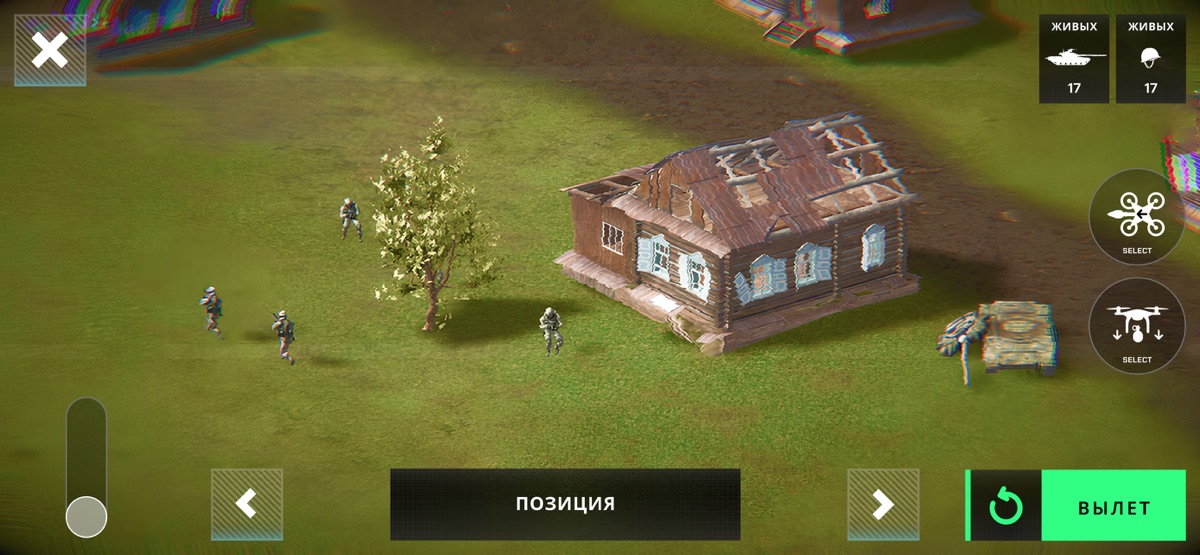Viewport: 1200px width, 555px height.
Task: Select the kamikaze FPV drone
Action: pos(1136,216)
